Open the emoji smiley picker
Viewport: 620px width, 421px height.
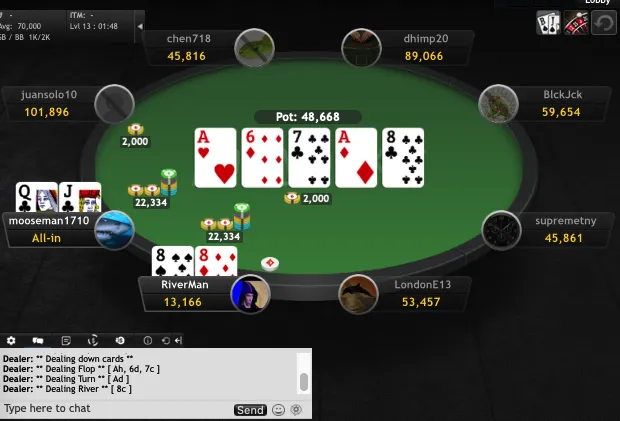278,410
